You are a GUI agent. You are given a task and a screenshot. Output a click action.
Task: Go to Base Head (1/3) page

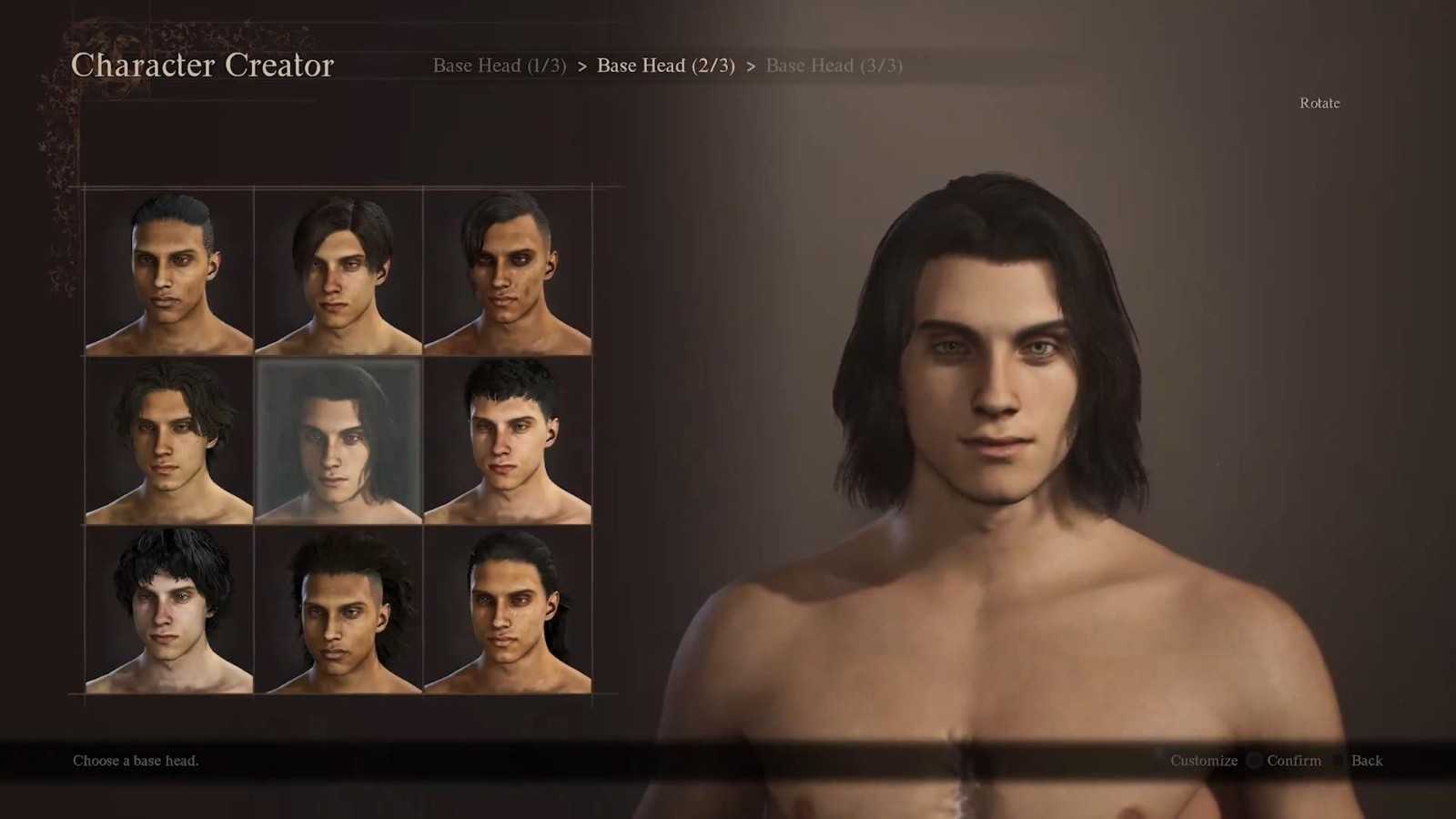(499, 66)
